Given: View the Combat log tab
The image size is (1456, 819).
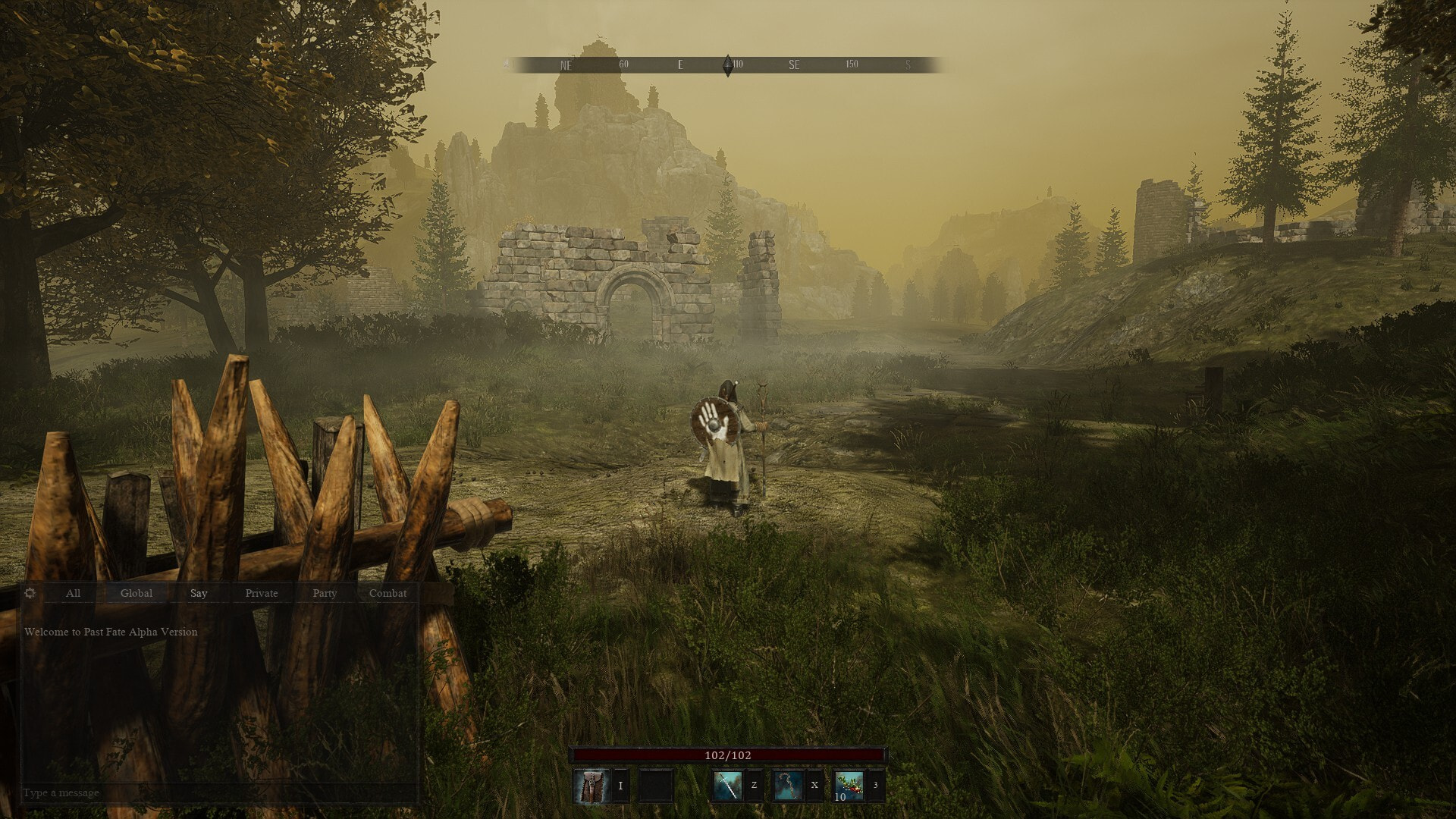Looking at the screenshot, I should tap(388, 593).
